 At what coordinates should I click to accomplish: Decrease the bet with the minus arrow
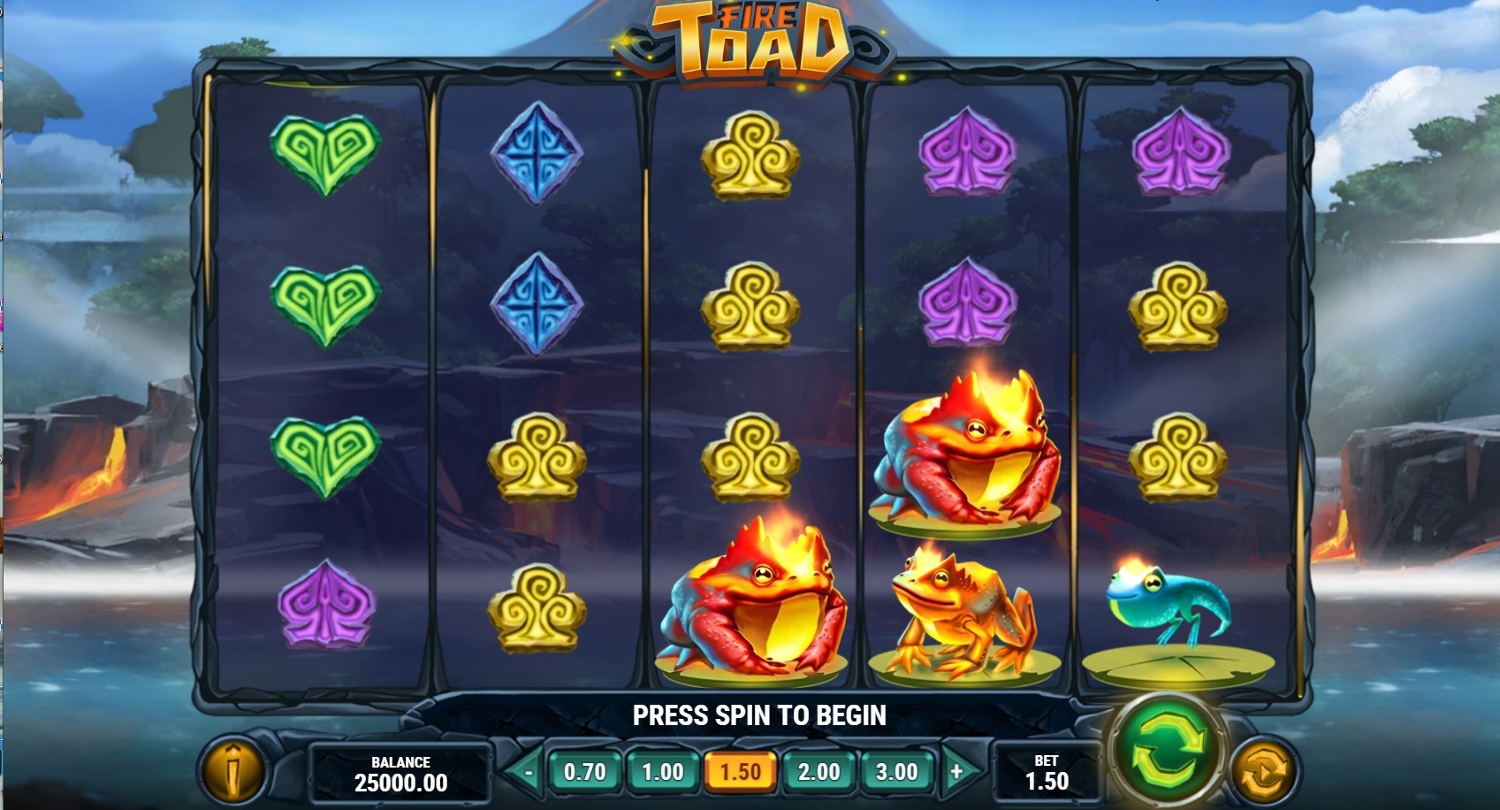(x=527, y=772)
